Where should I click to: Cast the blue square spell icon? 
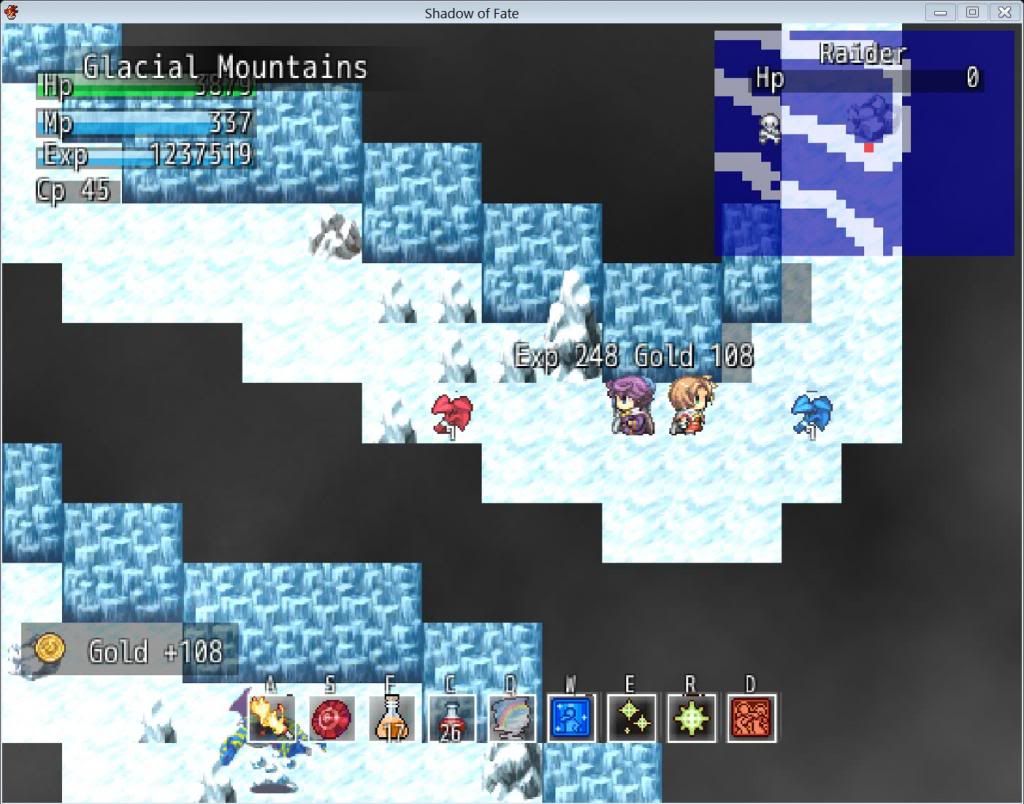(x=571, y=718)
